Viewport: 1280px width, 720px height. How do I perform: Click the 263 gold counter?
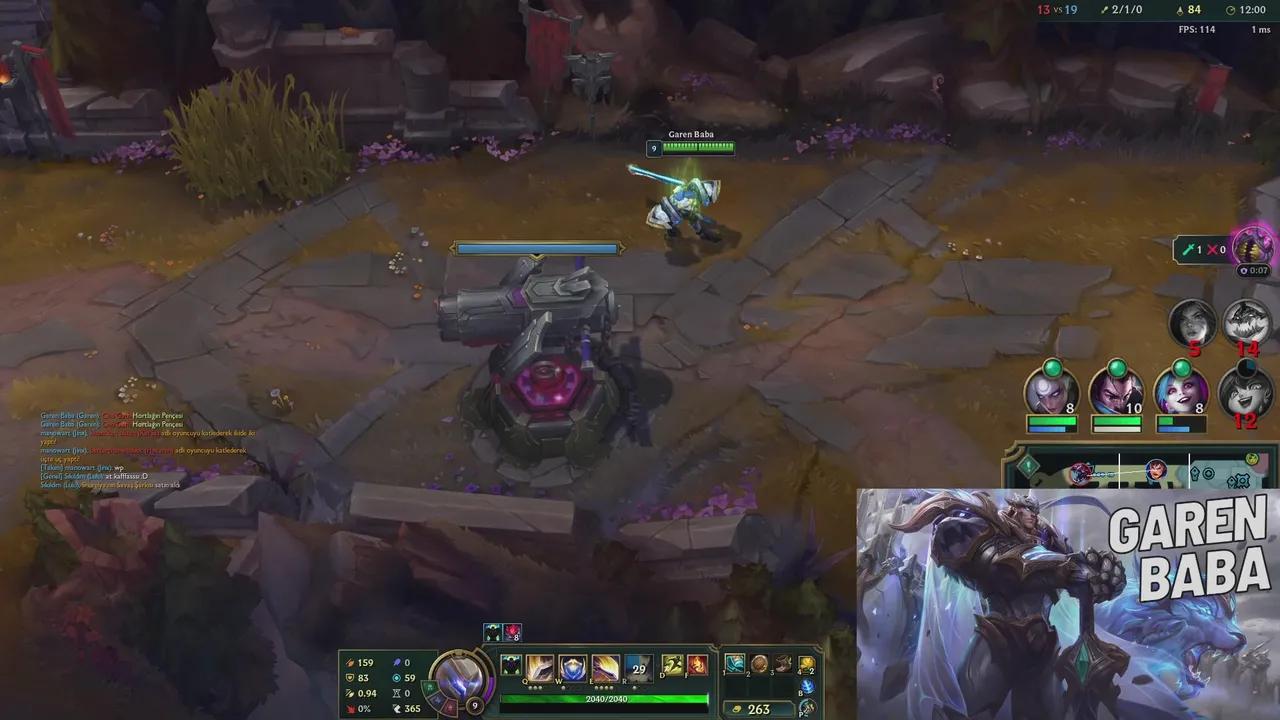(x=760, y=707)
